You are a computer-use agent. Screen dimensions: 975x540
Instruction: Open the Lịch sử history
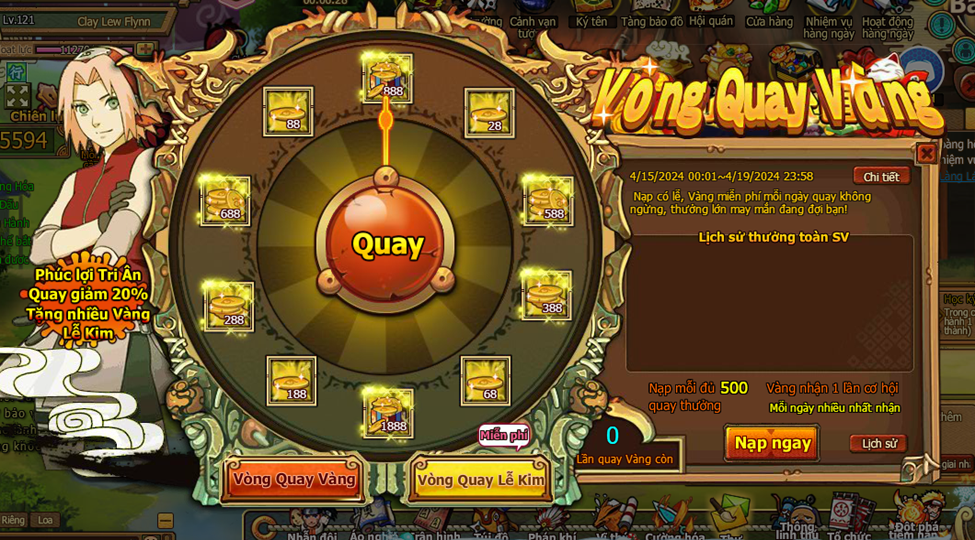[x=878, y=443]
